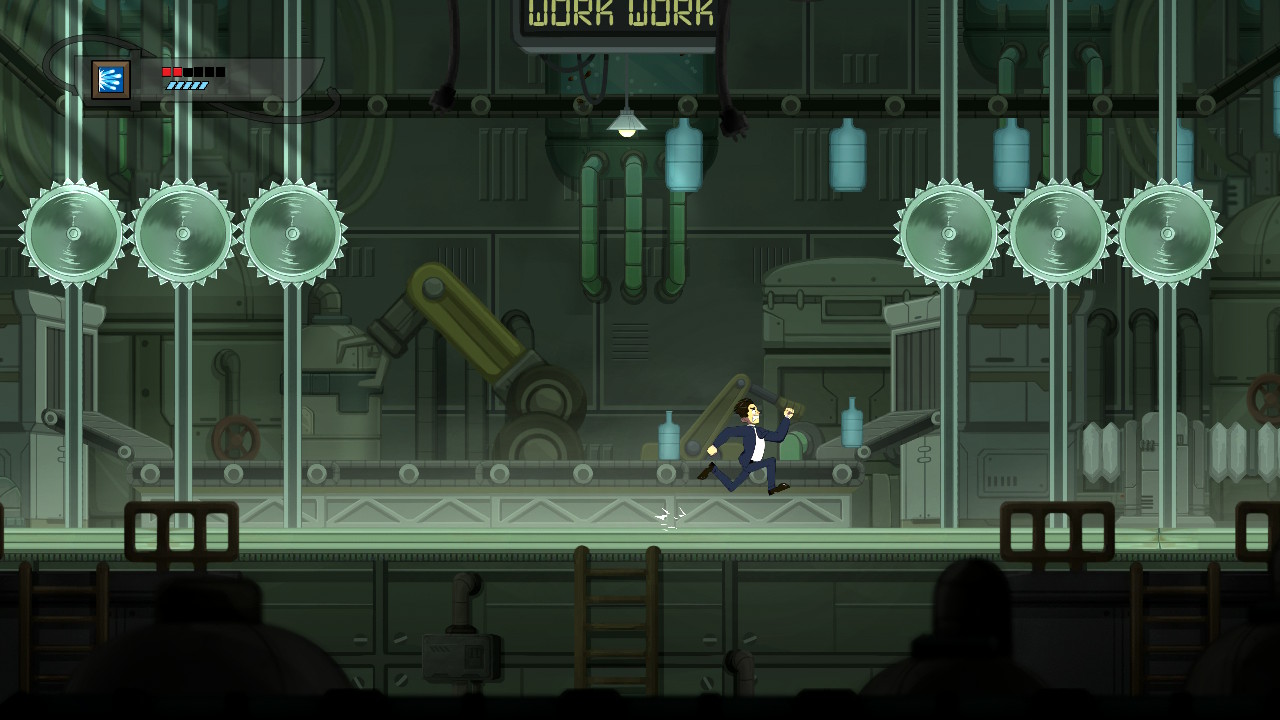Click the leftmost saw blade

(72, 233)
